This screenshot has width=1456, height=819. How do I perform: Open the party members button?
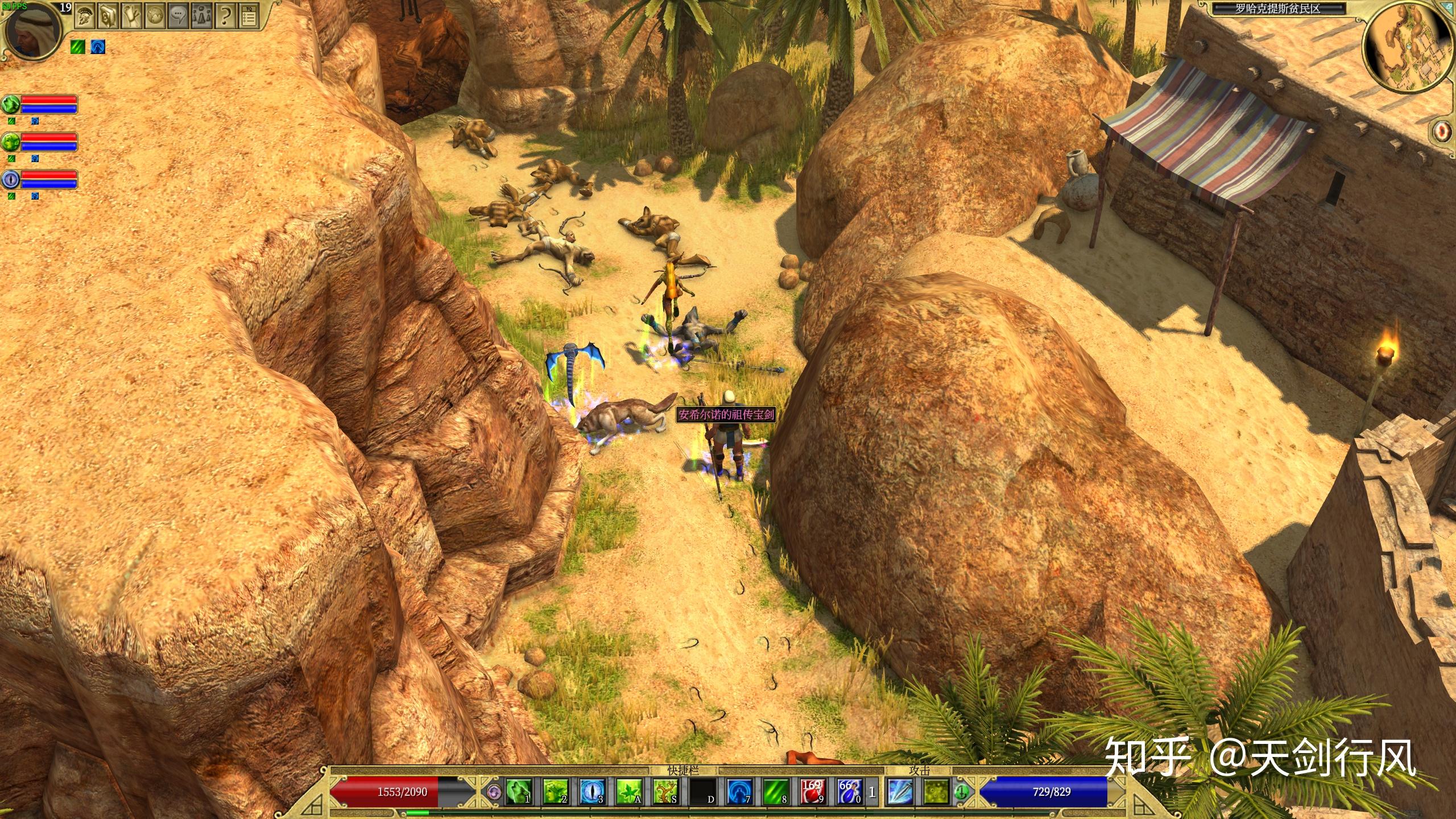click(x=202, y=16)
